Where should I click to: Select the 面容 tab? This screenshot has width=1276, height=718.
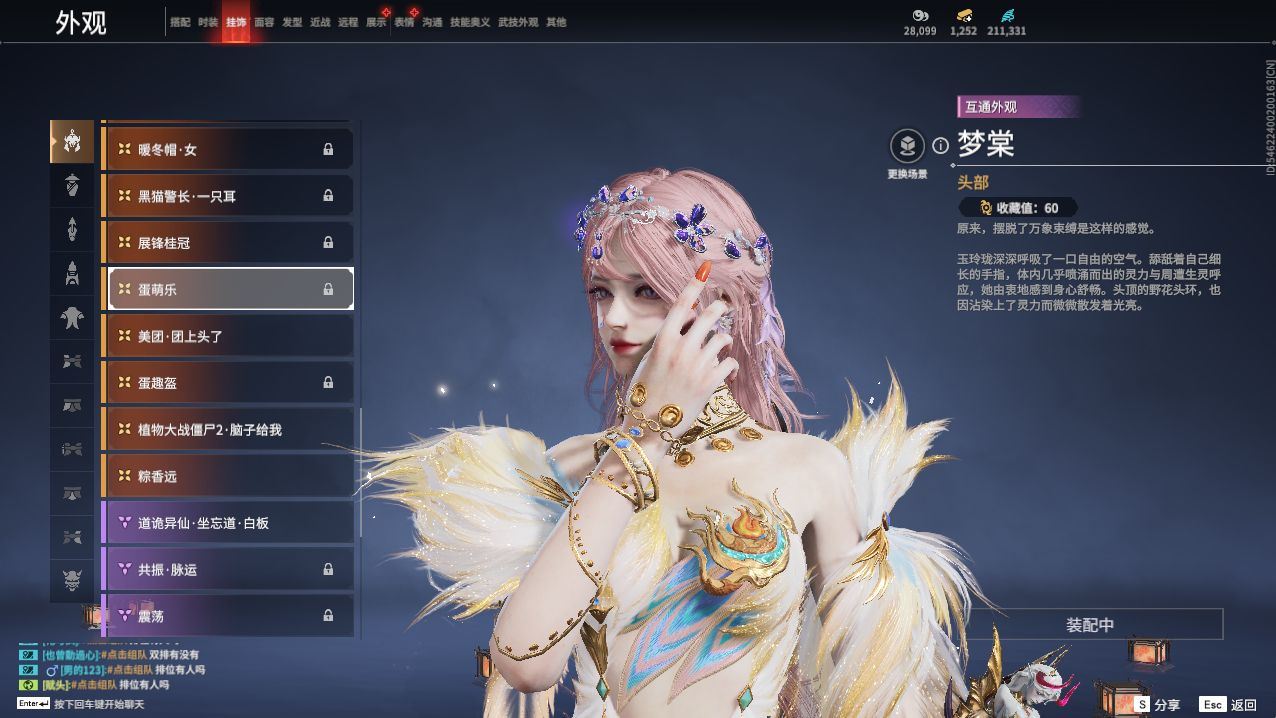264,22
